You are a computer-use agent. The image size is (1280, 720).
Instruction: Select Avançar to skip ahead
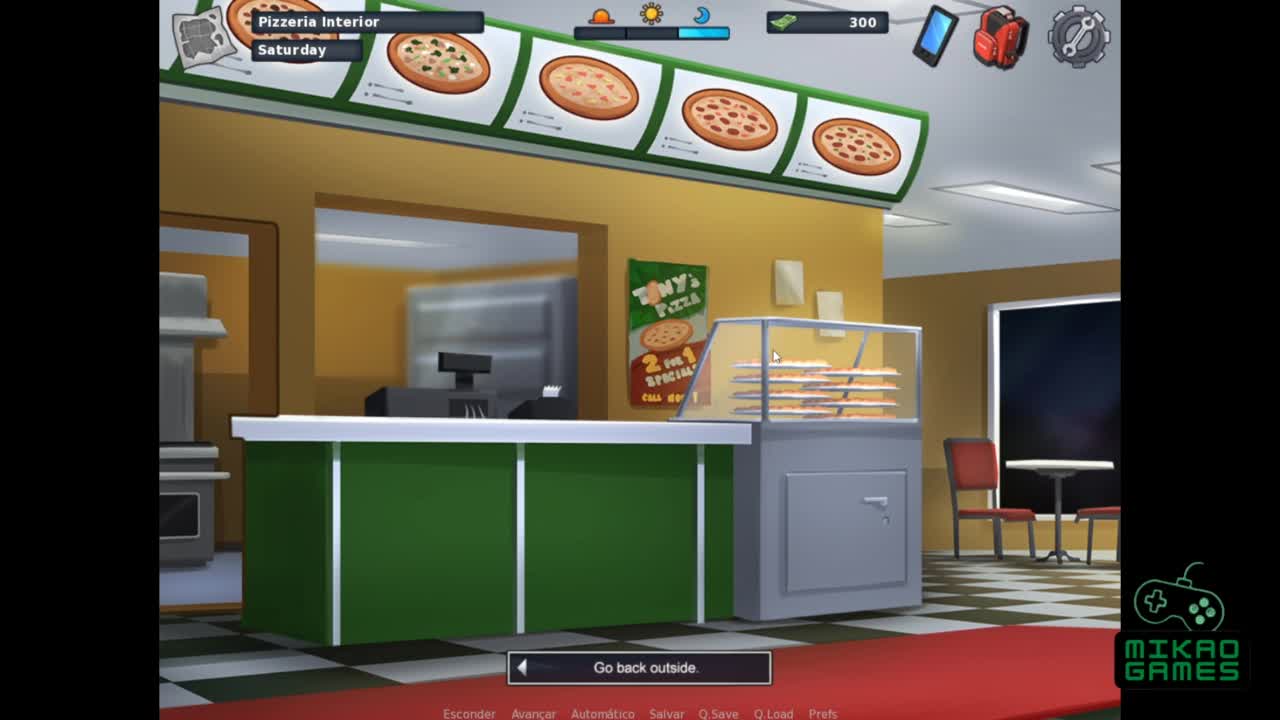pyautogui.click(x=533, y=713)
